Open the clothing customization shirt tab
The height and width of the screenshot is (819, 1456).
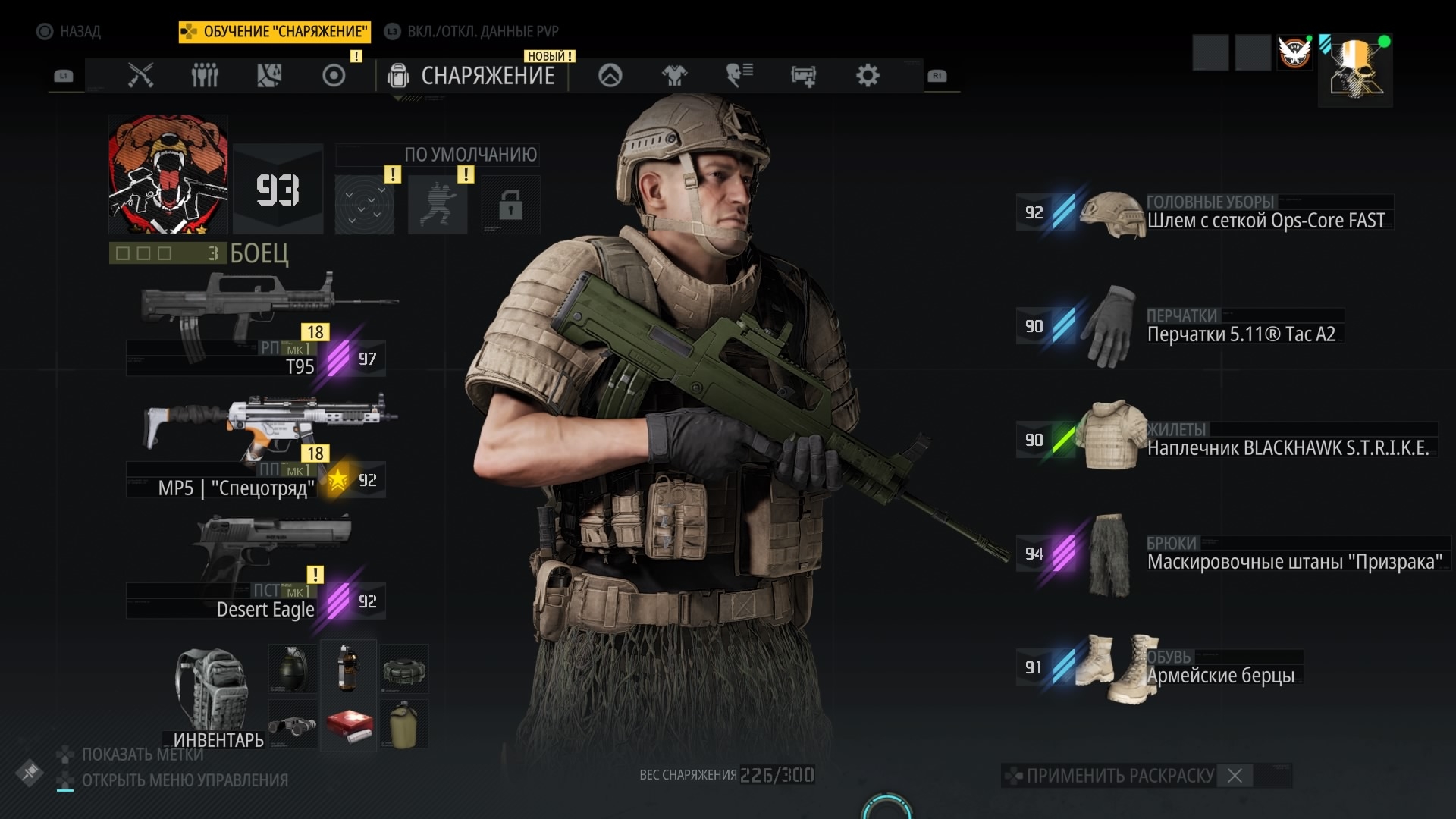[x=674, y=76]
